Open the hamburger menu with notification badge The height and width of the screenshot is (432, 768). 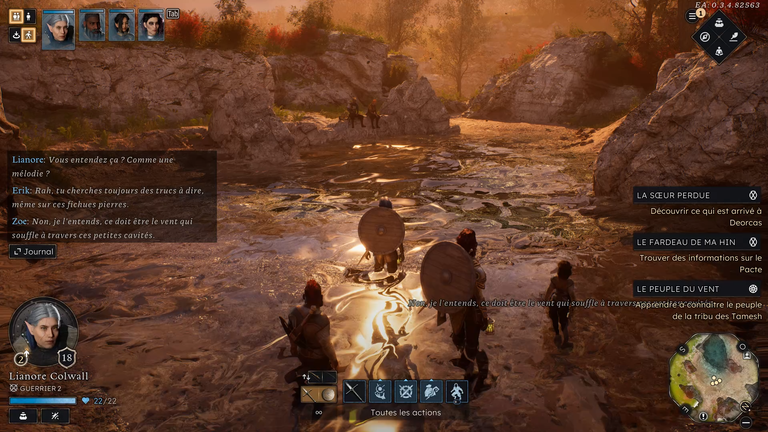coord(691,18)
